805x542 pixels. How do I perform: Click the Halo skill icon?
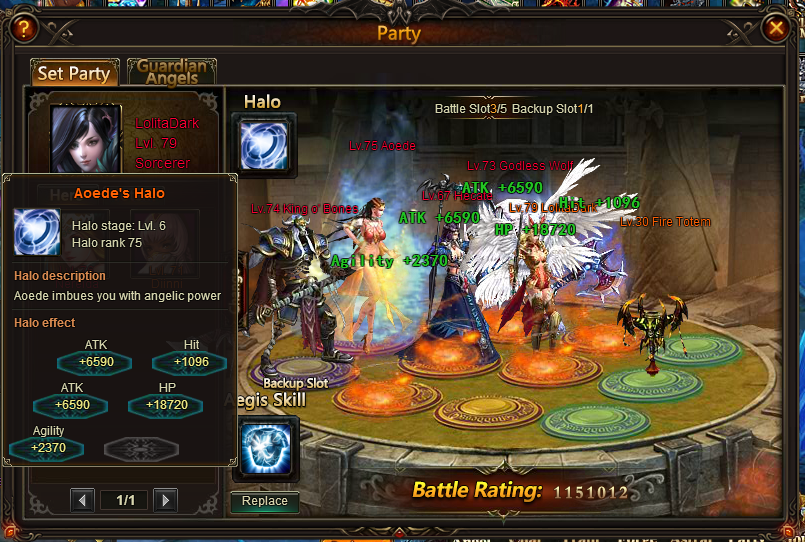point(264,142)
